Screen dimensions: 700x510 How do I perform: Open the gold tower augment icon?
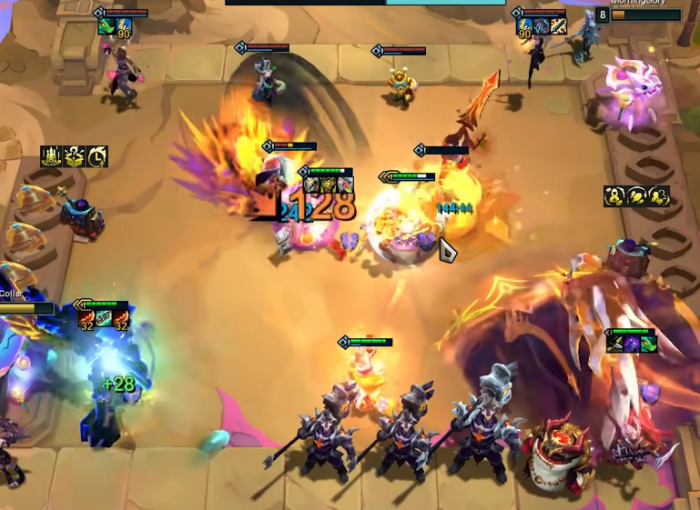pyautogui.click(x=51, y=156)
